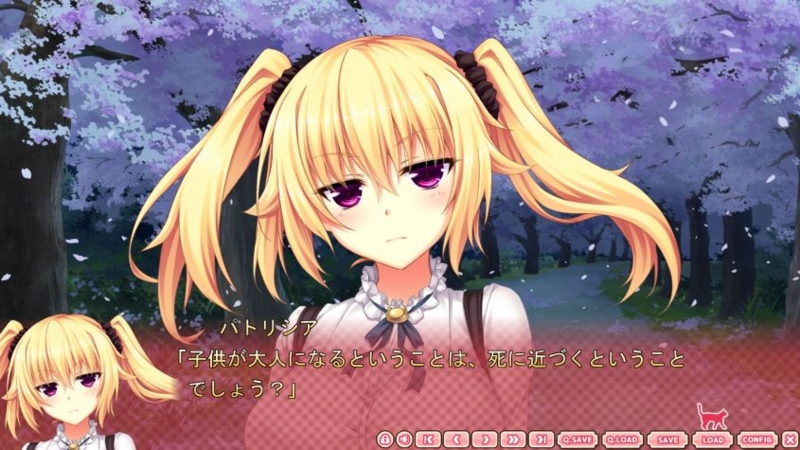Jump back to previous scene start

(428, 439)
